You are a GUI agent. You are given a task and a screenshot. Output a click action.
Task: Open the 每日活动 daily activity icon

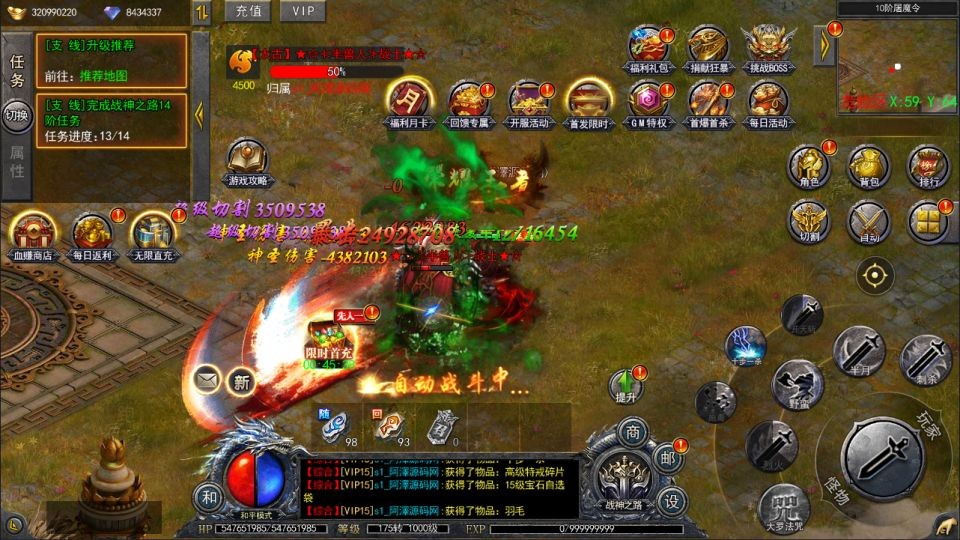tap(767, 101)
